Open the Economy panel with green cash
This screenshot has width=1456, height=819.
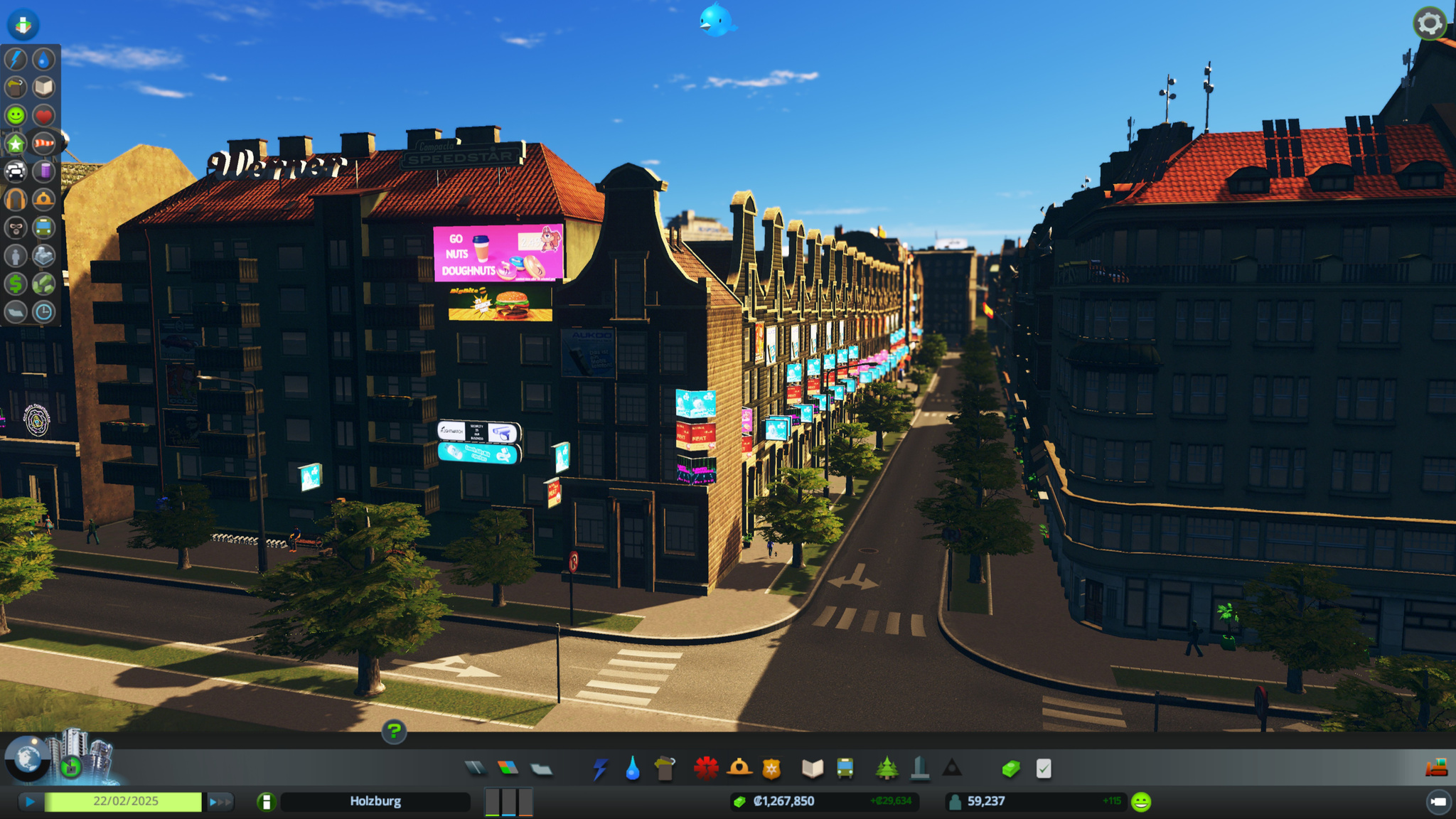pos(1011,768)
